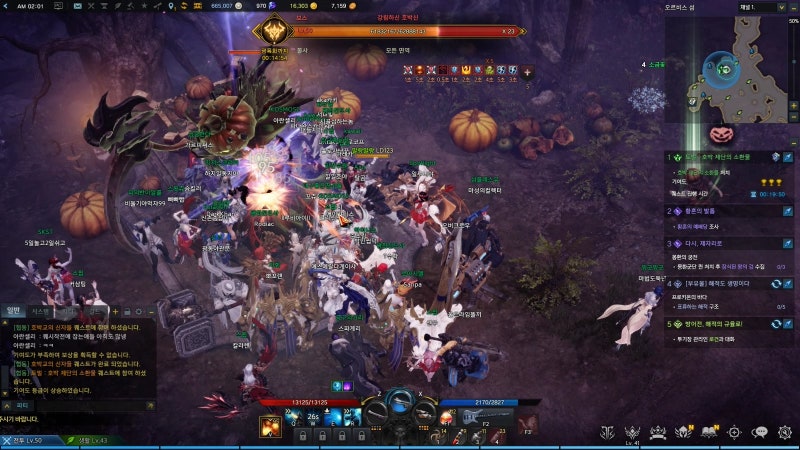800x450 pixels.
Task: Activate the fiery burst skill icon
Action: (270, 426)
